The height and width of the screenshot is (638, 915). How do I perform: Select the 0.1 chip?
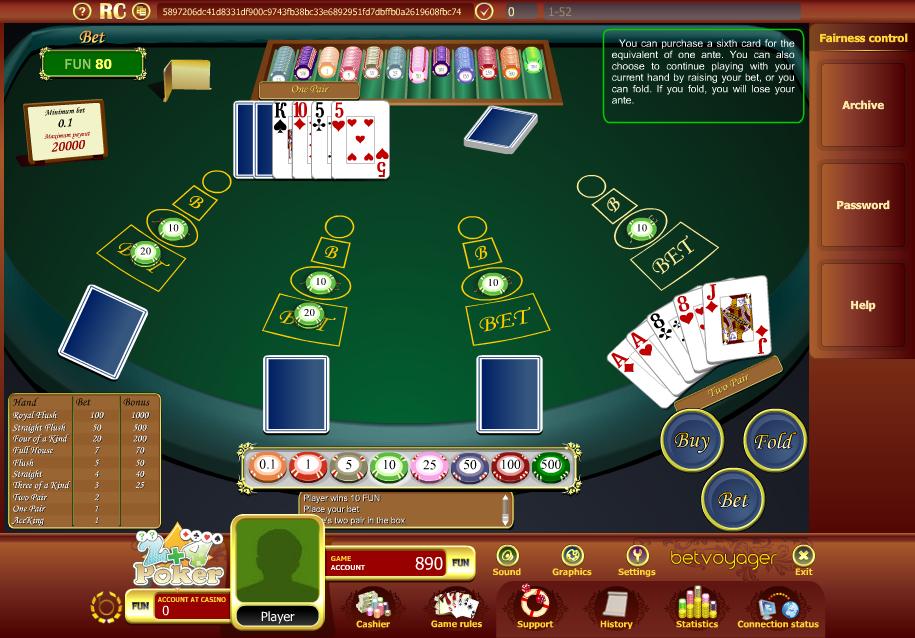[x=268, y=465]
